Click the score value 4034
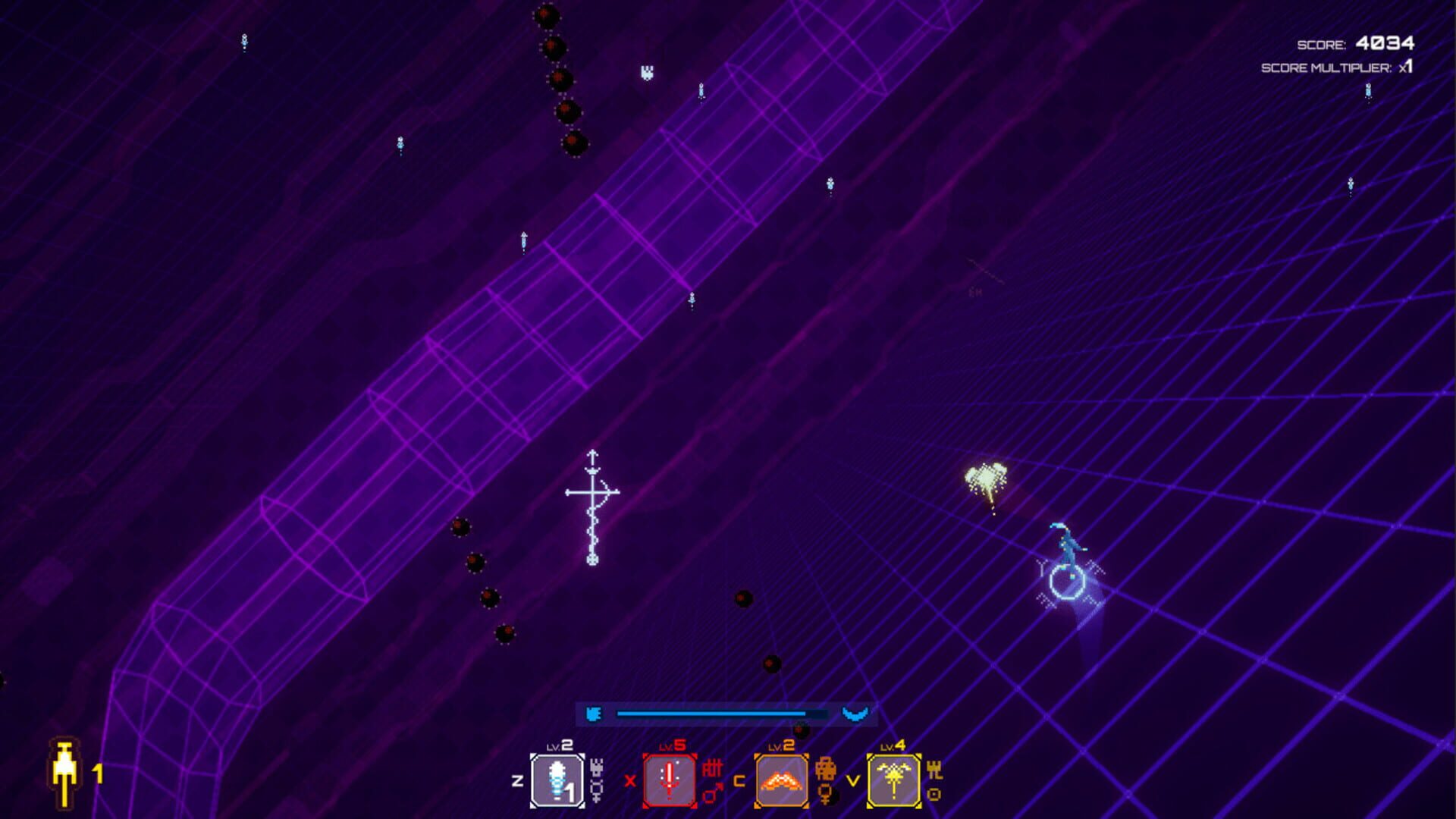1456x819 pixels. (1385, 43)
